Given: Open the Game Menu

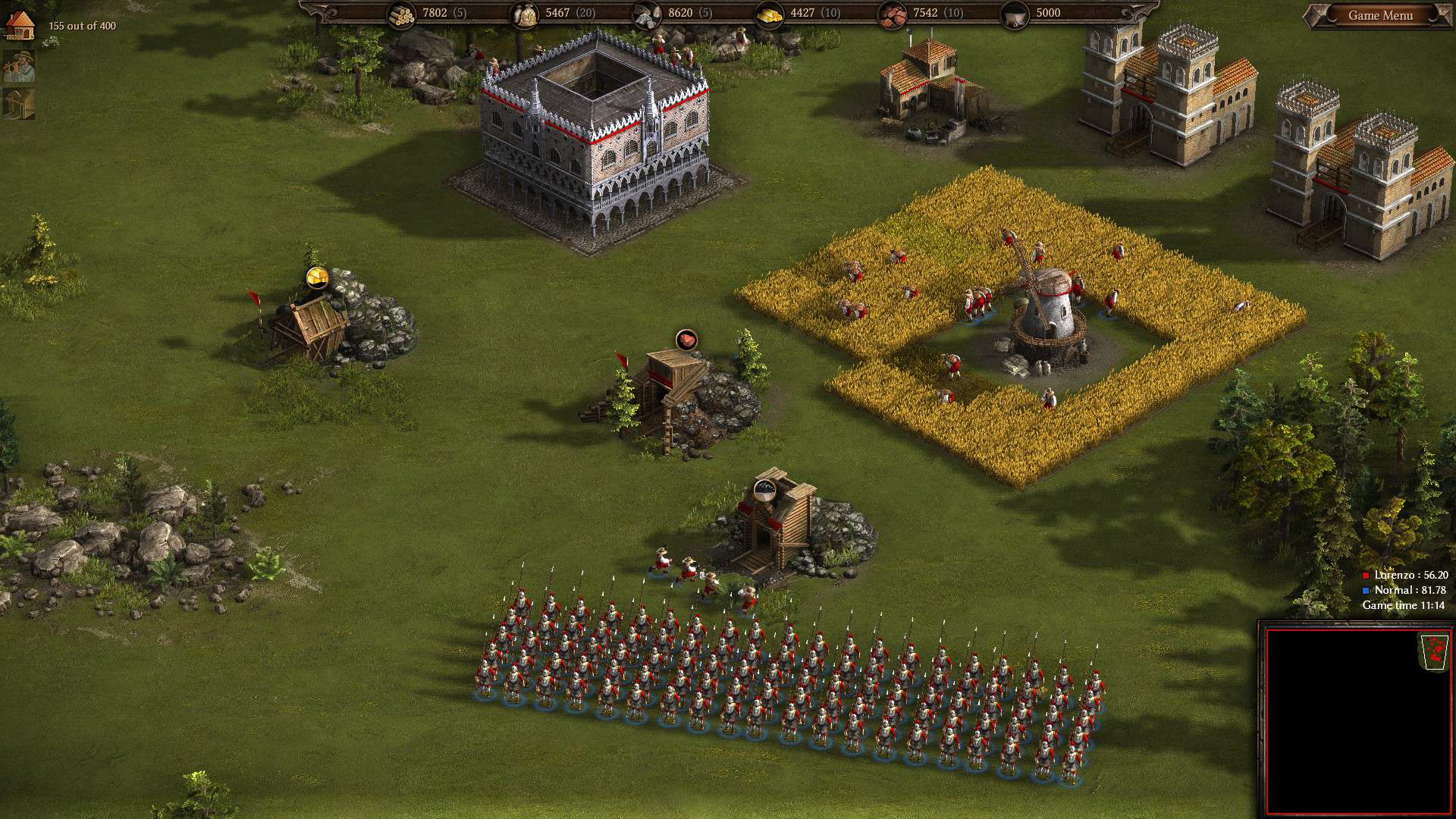Looking at the screenshot, I should coord(1380,15).
